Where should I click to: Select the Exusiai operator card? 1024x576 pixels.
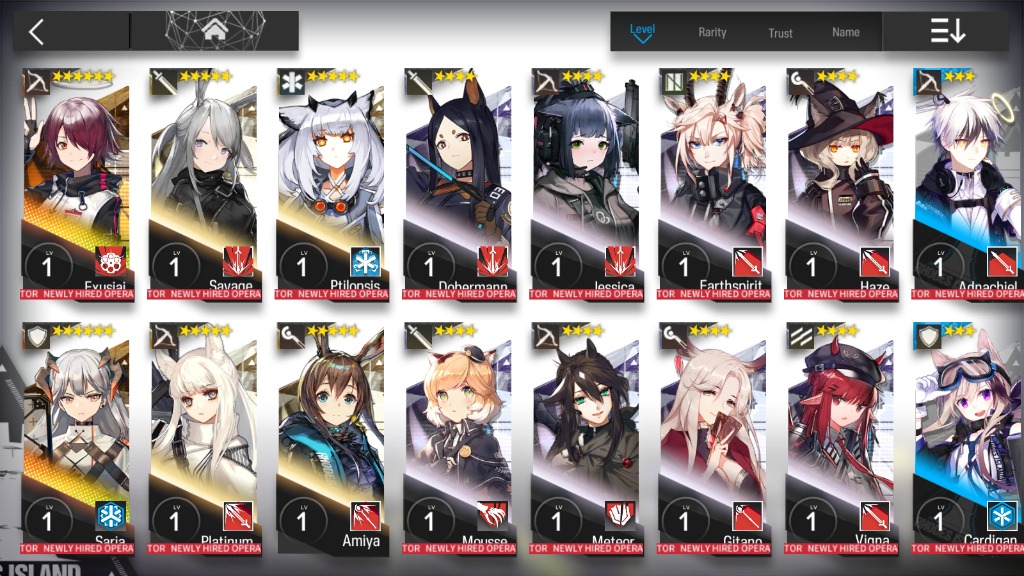pyautogui.click(x=76, y=180)
